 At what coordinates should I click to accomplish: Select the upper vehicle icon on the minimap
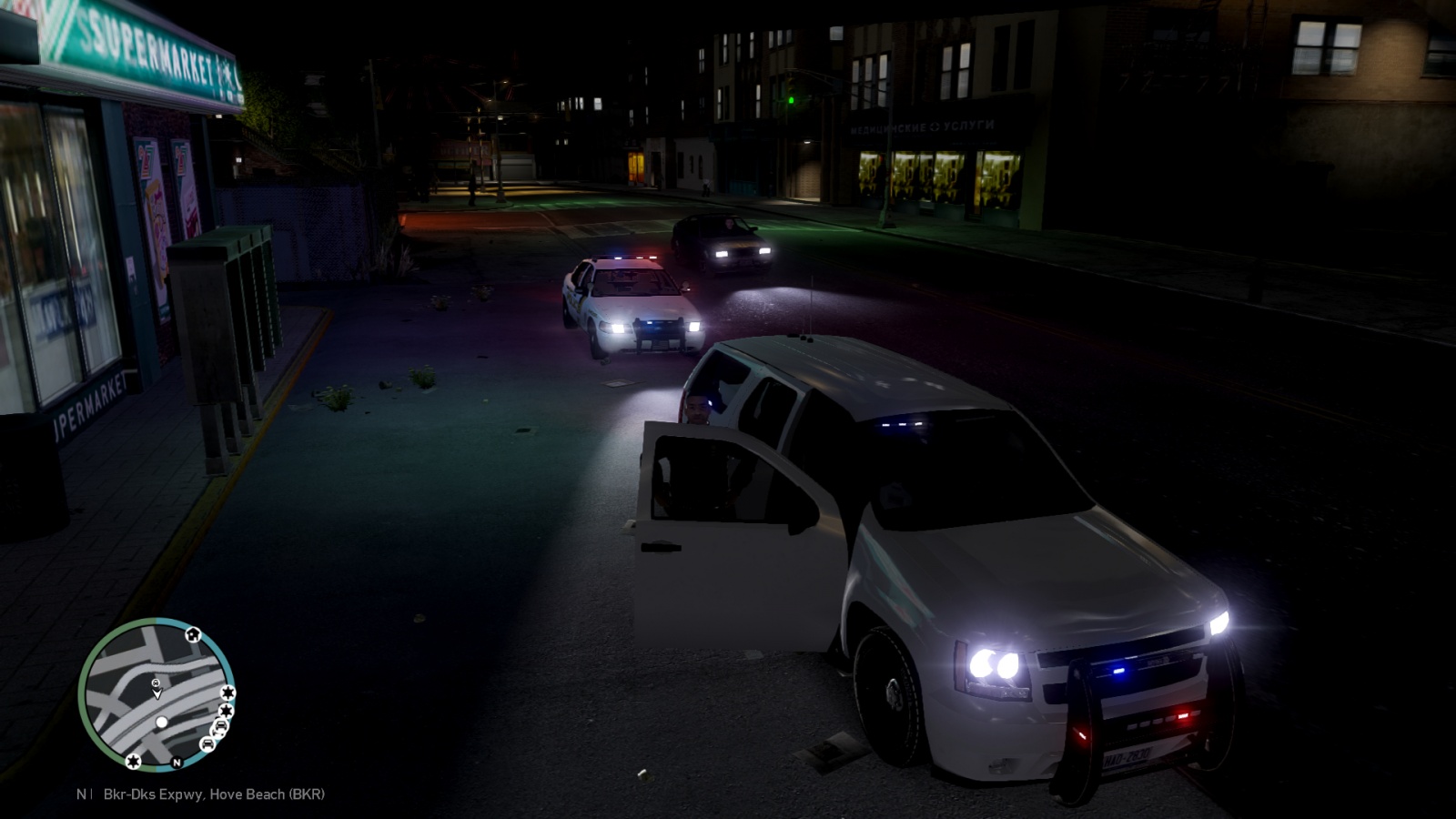point(219,725)
